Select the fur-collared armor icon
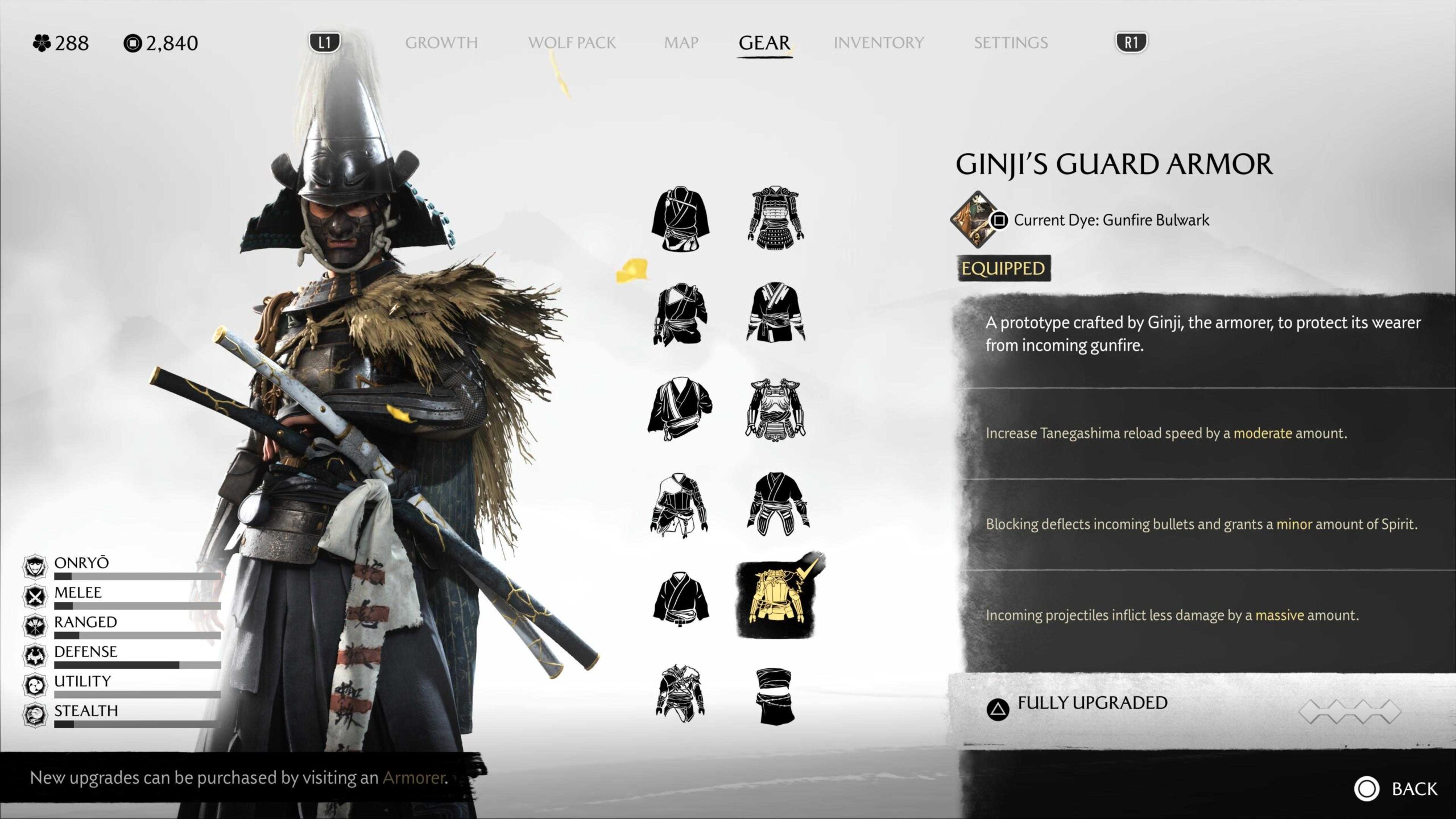 point(680,693)
